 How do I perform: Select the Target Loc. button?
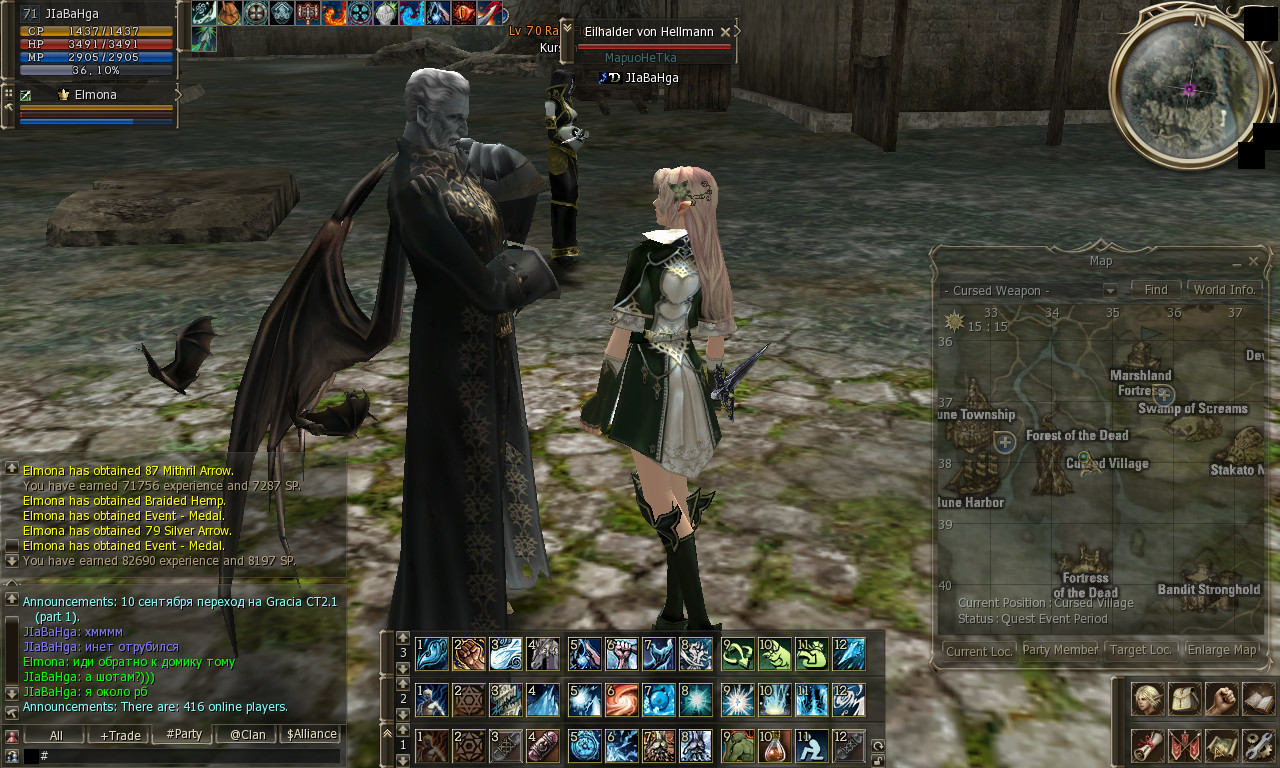pyautogui.click(x=1141, y=650)
